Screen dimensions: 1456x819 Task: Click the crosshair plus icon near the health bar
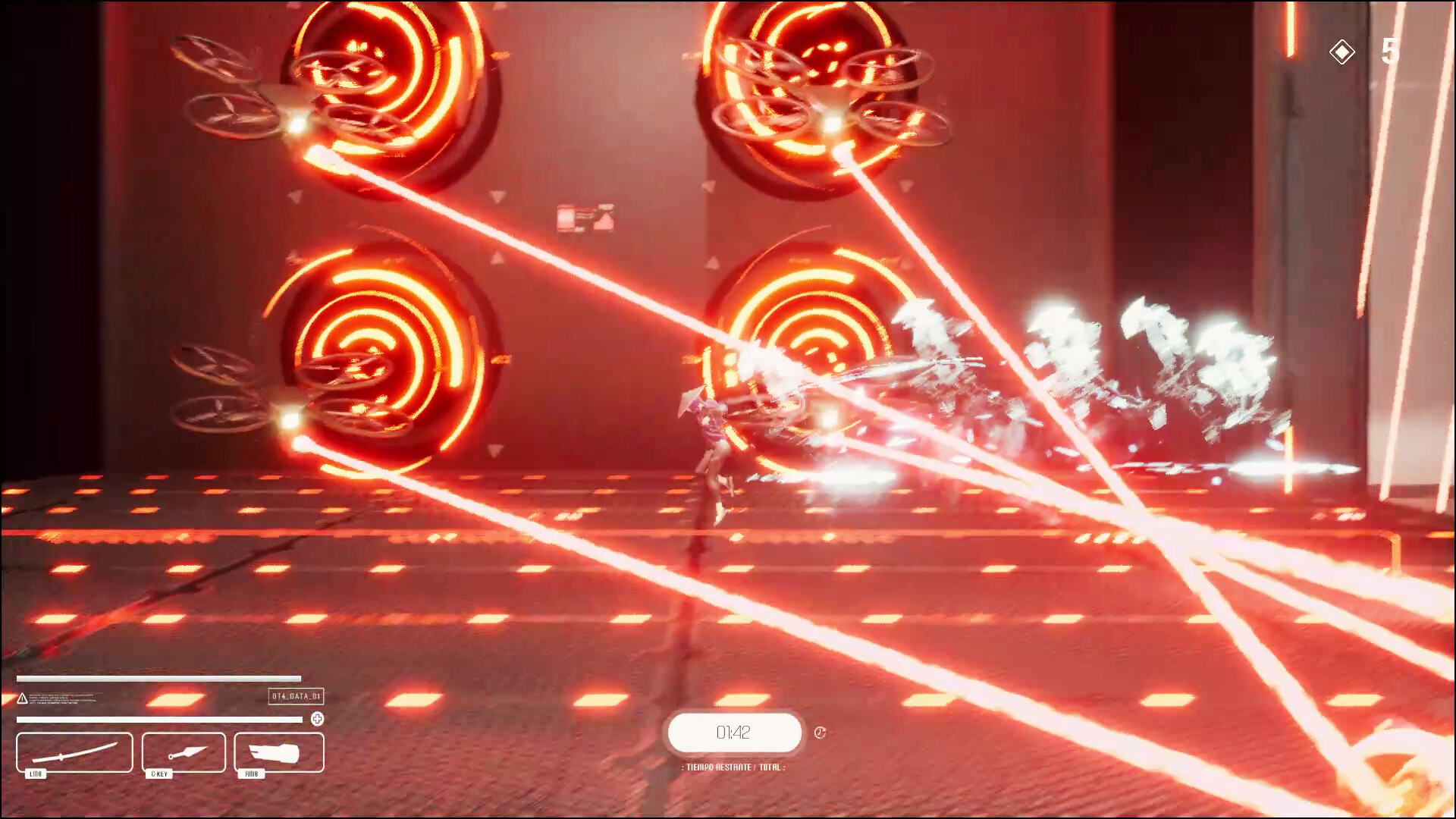pyautogui.click(x=318, y=719)
